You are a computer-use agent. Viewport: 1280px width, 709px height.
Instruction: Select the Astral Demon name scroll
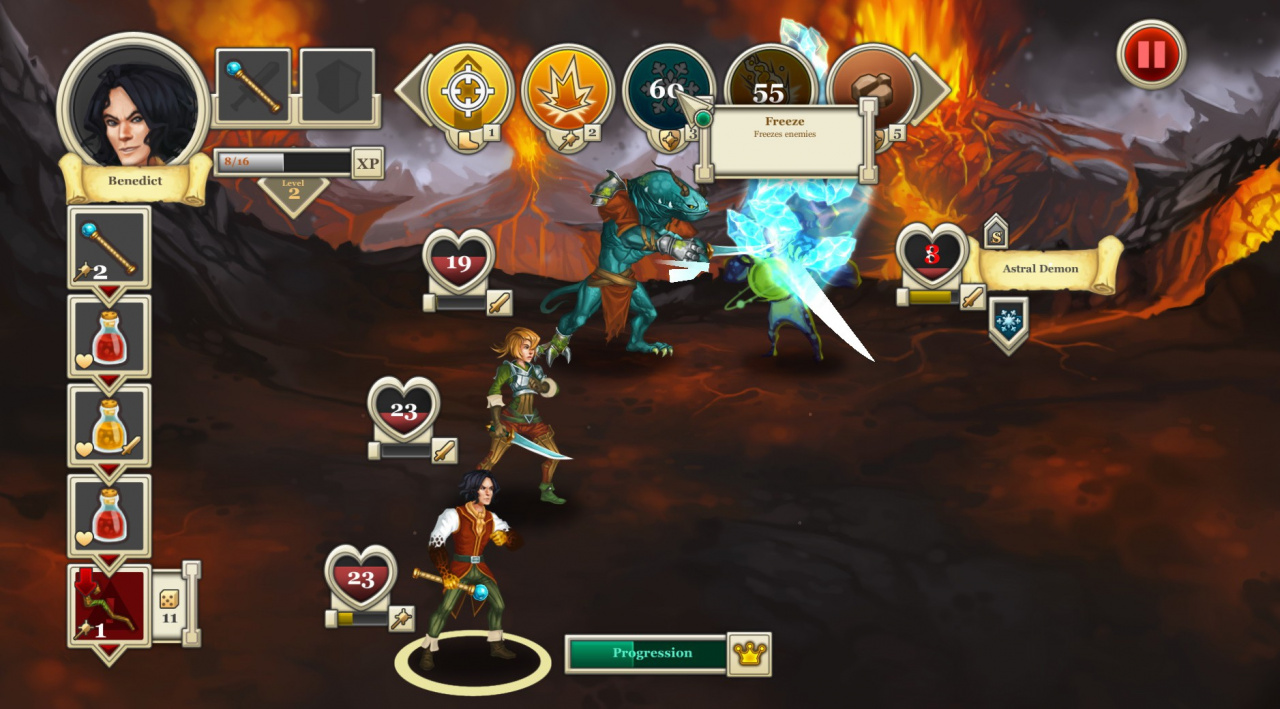click(x=1041, y=268)
